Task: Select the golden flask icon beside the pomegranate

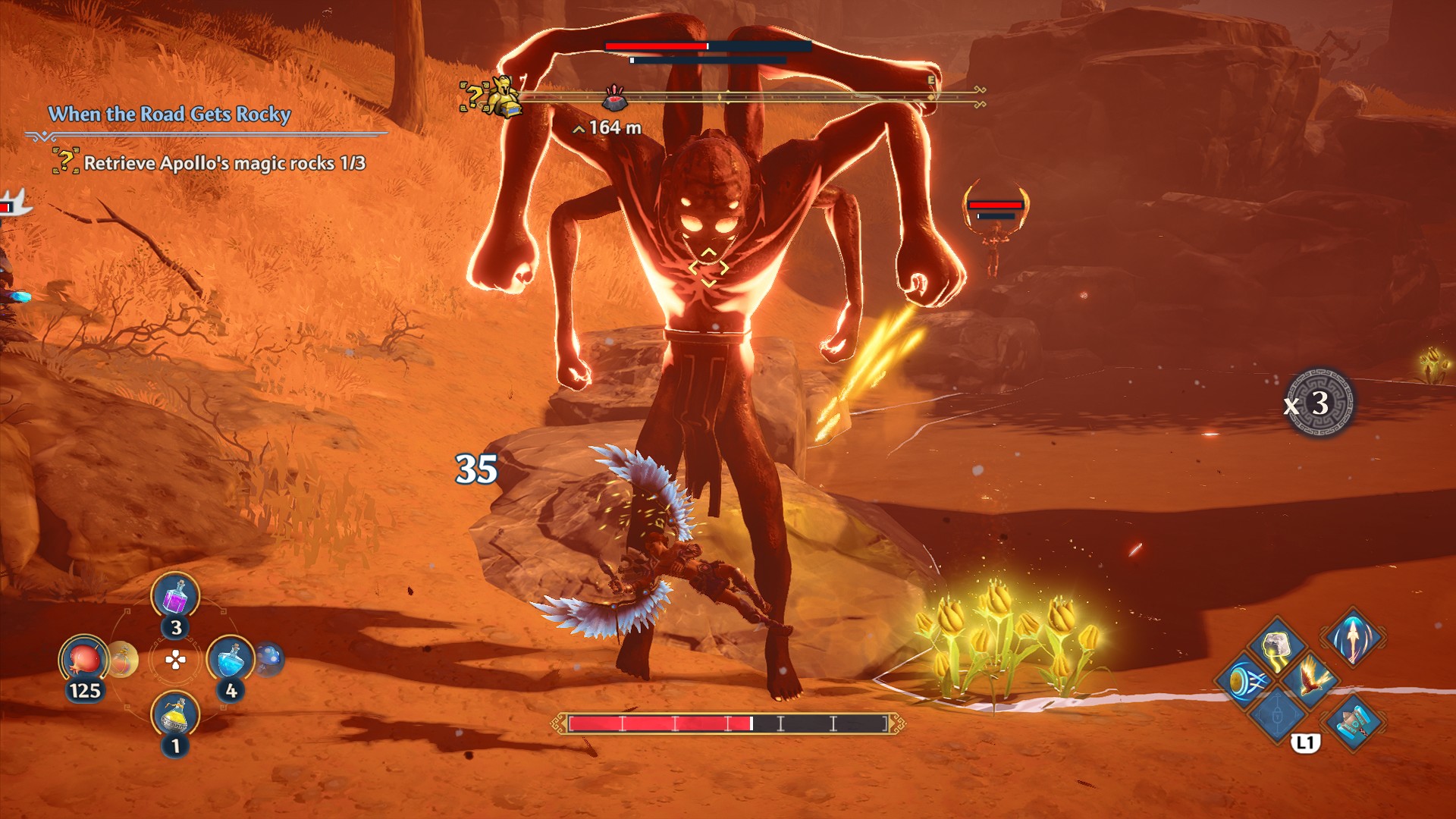Action: 121,661
